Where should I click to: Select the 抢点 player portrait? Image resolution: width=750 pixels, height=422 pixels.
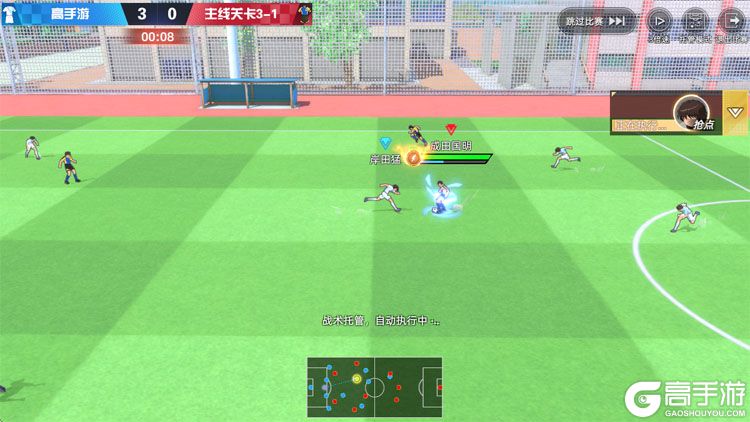point(689,109)
